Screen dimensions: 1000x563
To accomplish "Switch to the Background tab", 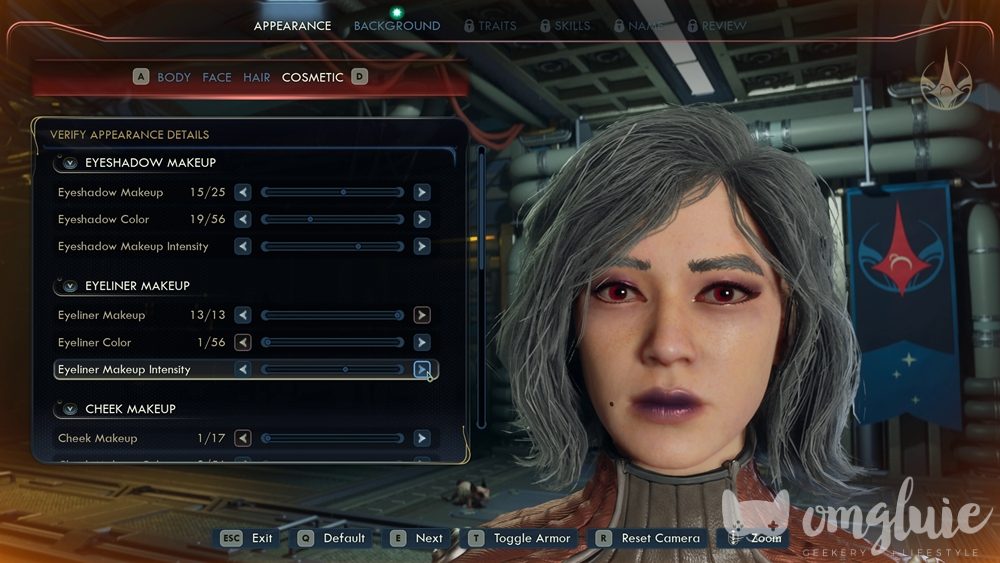I will point(397,26).
